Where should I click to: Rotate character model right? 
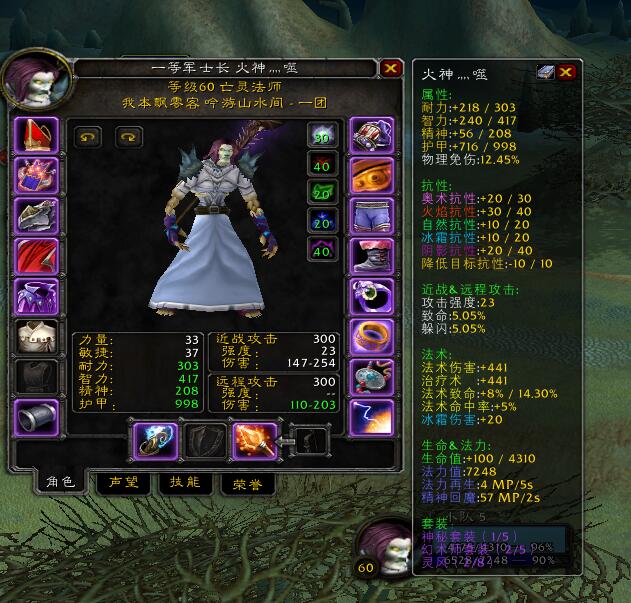tap(129, 138)
